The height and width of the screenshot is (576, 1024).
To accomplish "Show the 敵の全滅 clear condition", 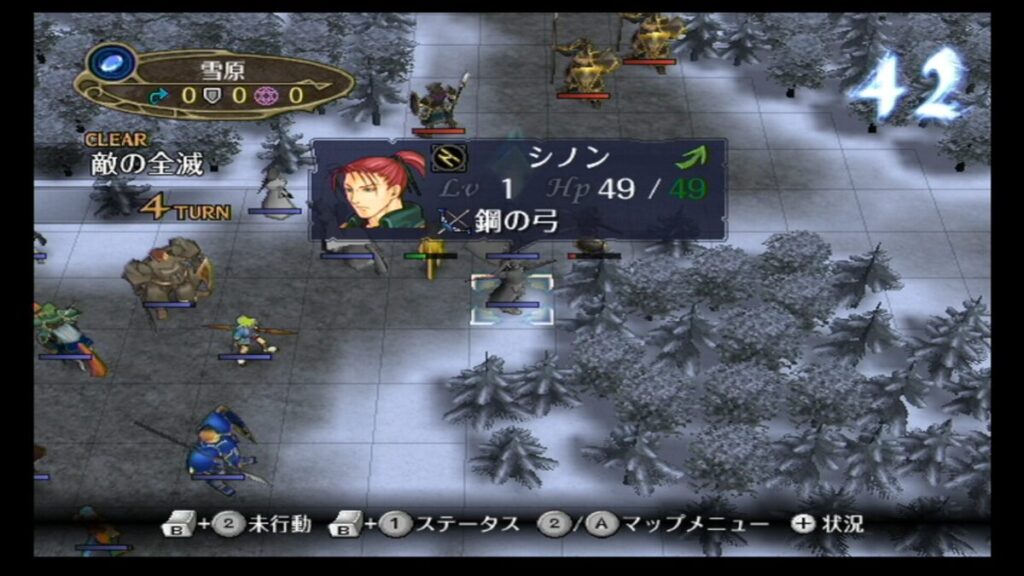I will pos(146,165).
